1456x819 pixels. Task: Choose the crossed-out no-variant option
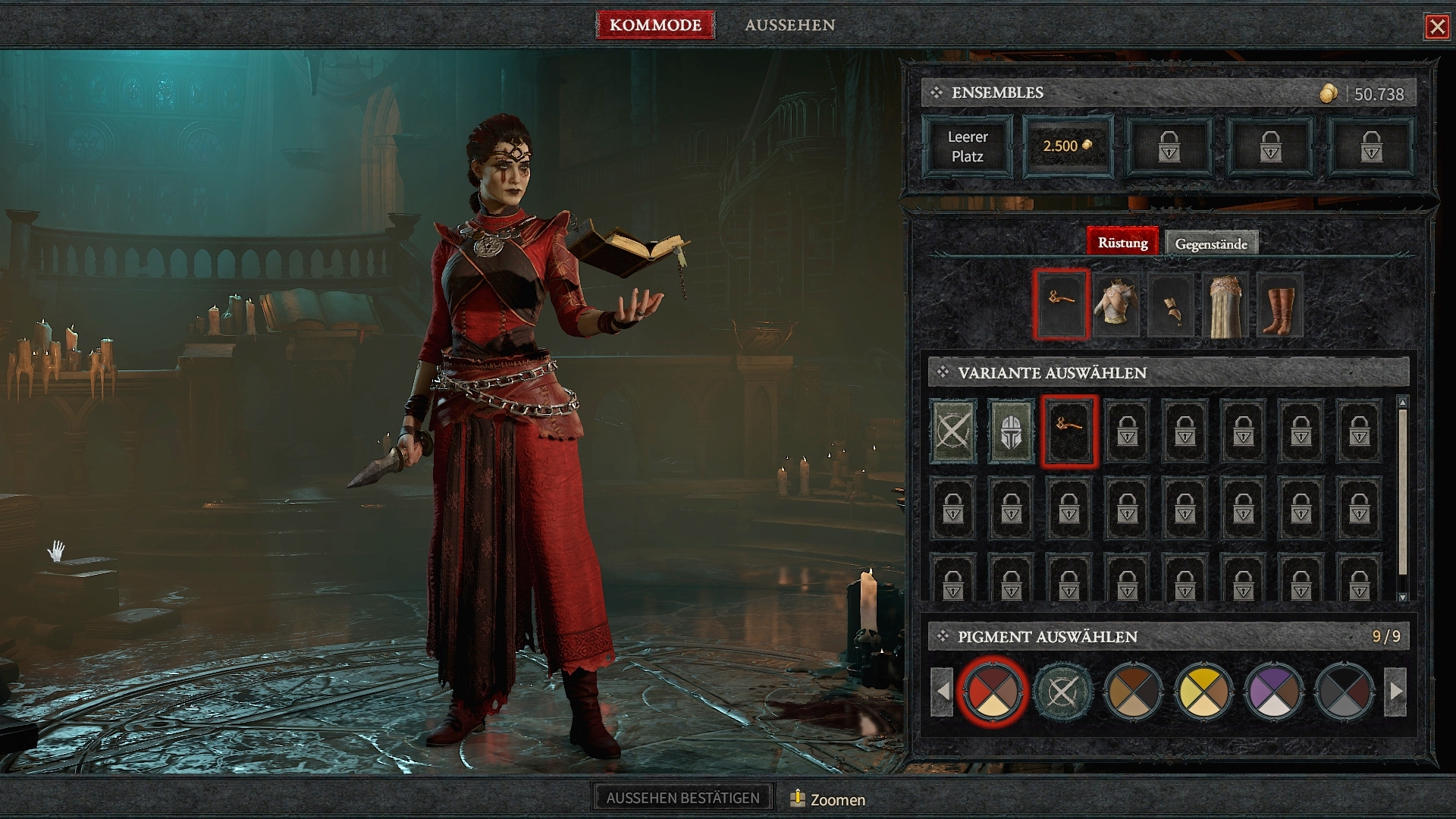[x=953, y=431]
